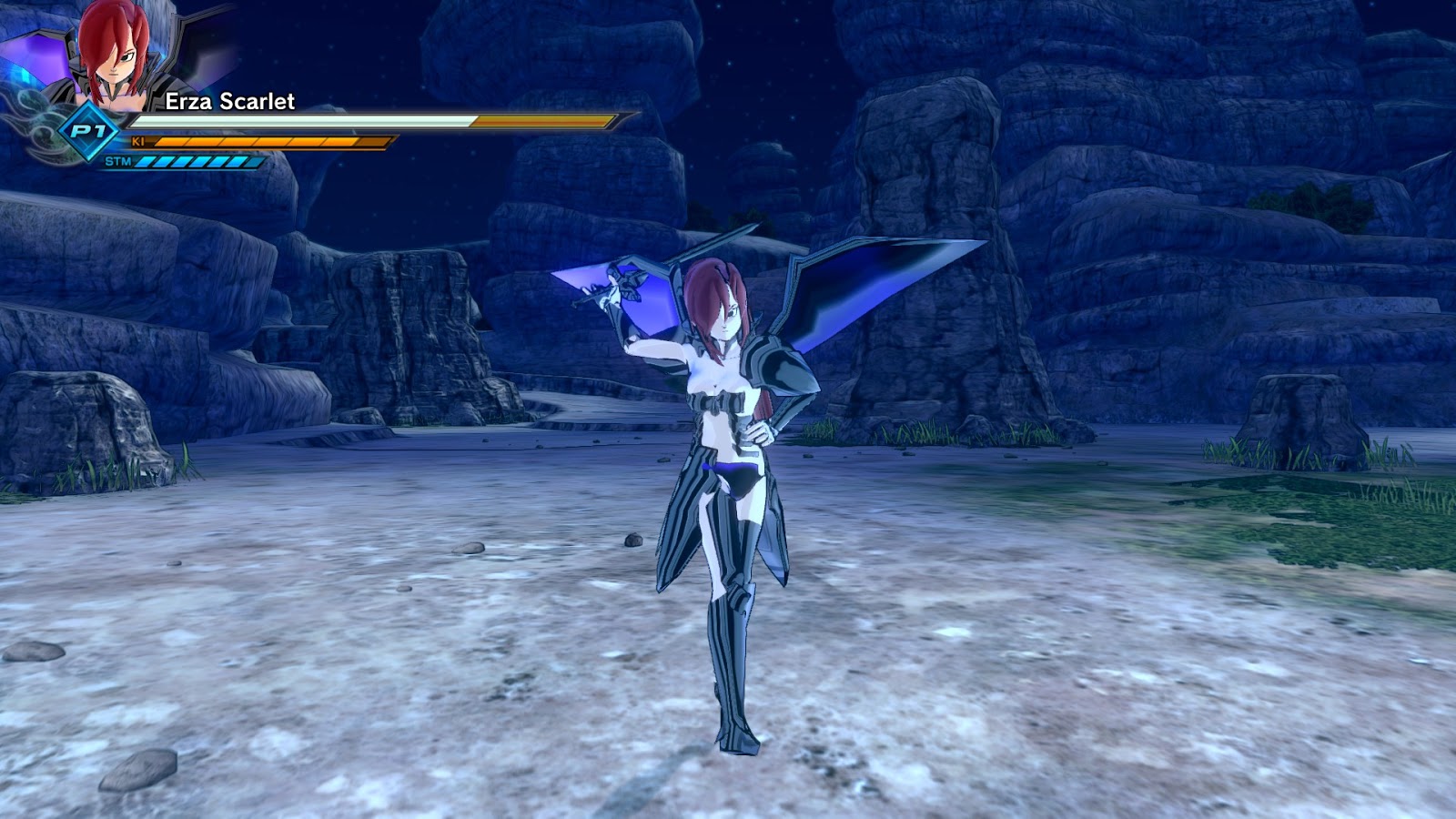1456x819 pixels.
Task: Click the STM label icon
Action: (x=119, y=164)
